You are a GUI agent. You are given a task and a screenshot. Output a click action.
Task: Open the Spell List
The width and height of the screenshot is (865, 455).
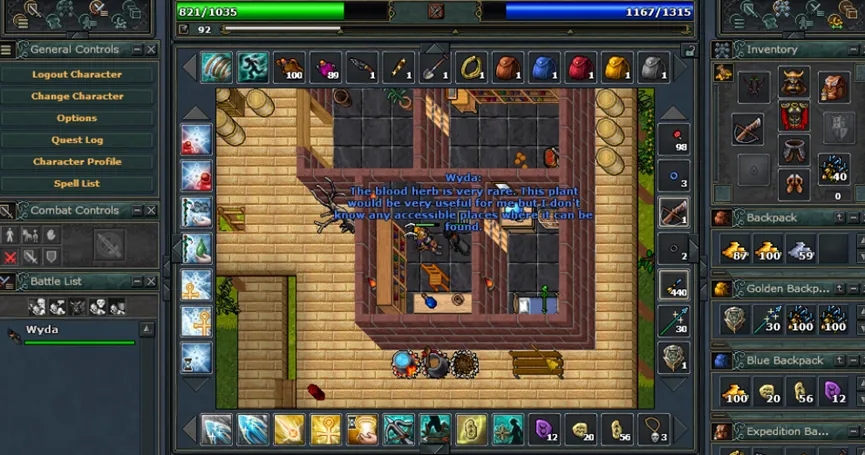[77, 184]
